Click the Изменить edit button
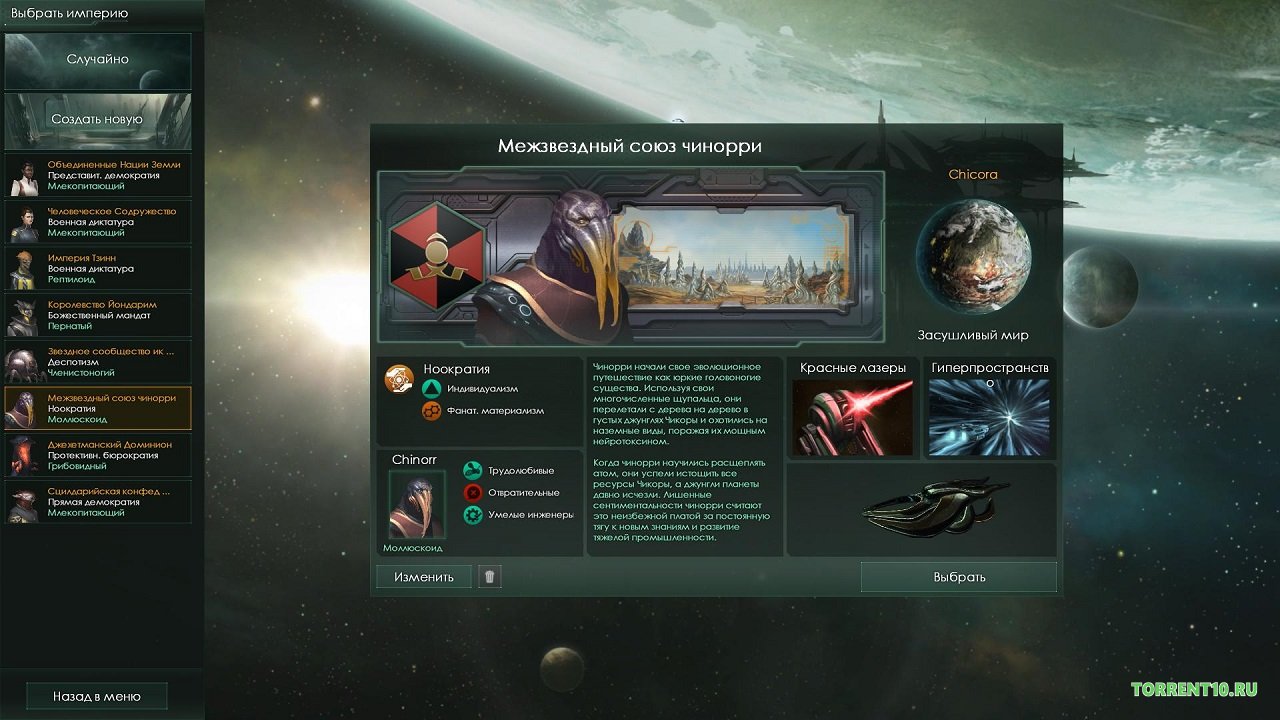This screenshot has width=1280, height=720. (x=423, y=577)
